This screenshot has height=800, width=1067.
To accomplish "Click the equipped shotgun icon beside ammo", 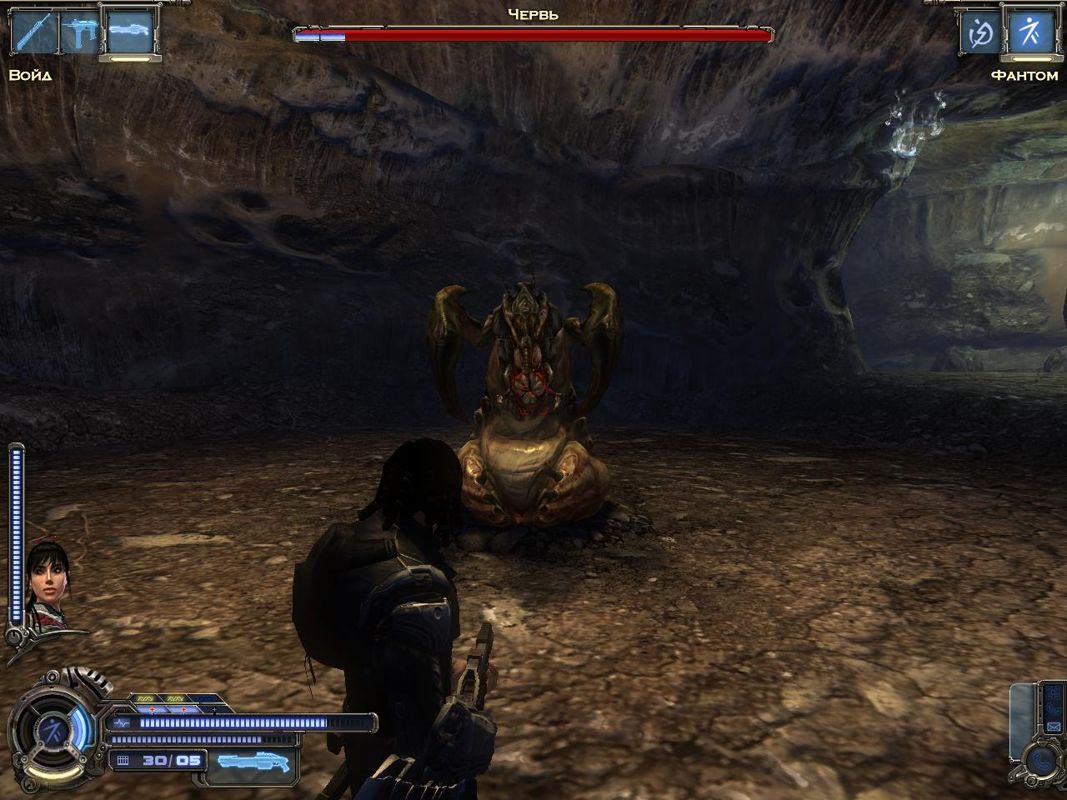I will click(252, 761).
